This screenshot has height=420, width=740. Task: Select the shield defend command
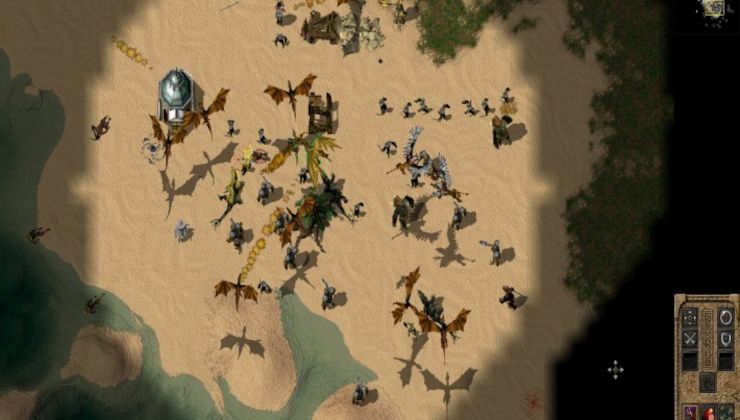725,338
